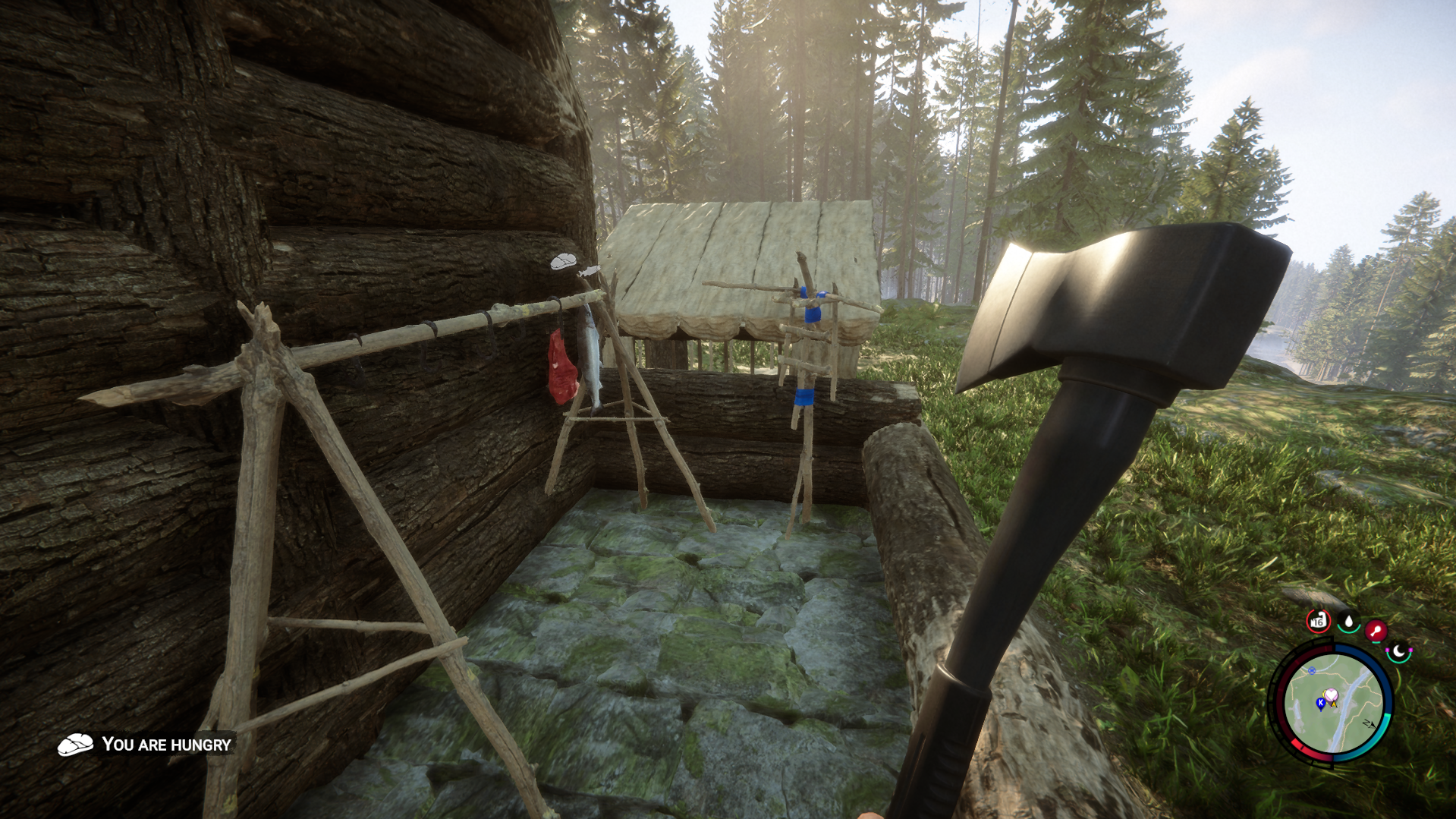1456x819 pixels.
Task: Select the hydration water droplet icon
Action: 1348,621
